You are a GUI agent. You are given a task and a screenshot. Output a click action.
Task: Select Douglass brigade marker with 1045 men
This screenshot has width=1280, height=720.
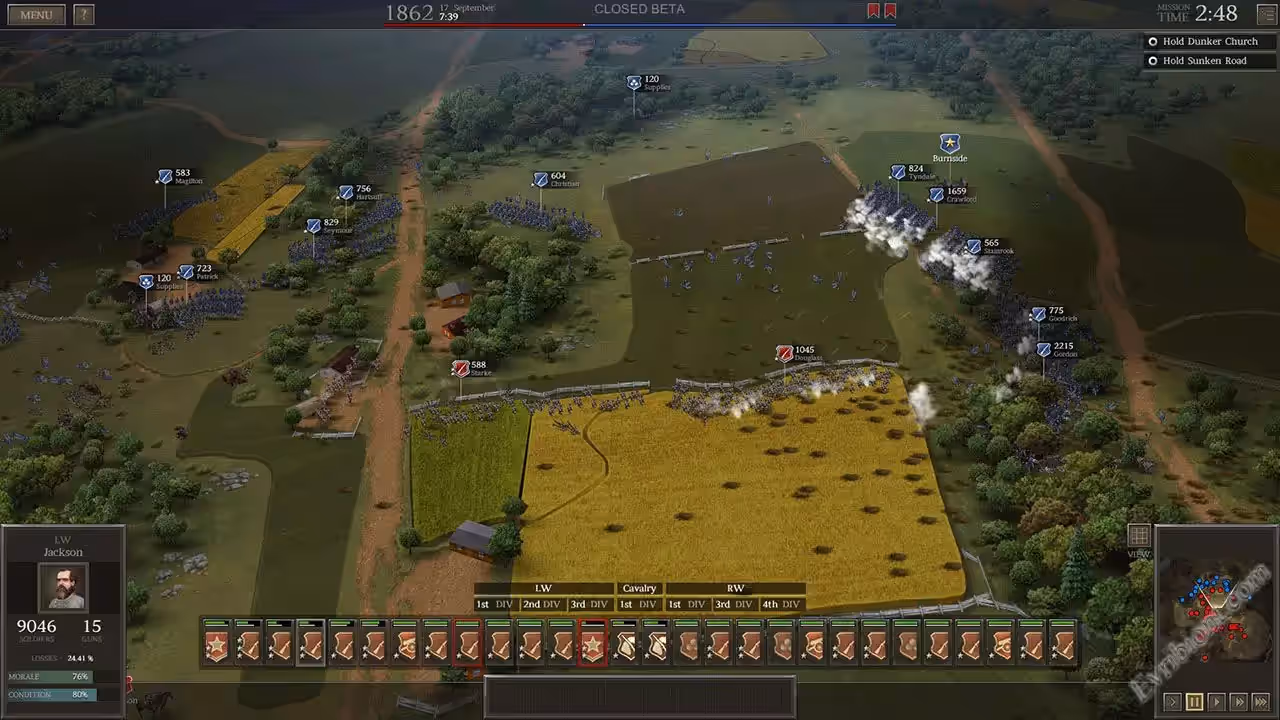click(x=785, y=354)
